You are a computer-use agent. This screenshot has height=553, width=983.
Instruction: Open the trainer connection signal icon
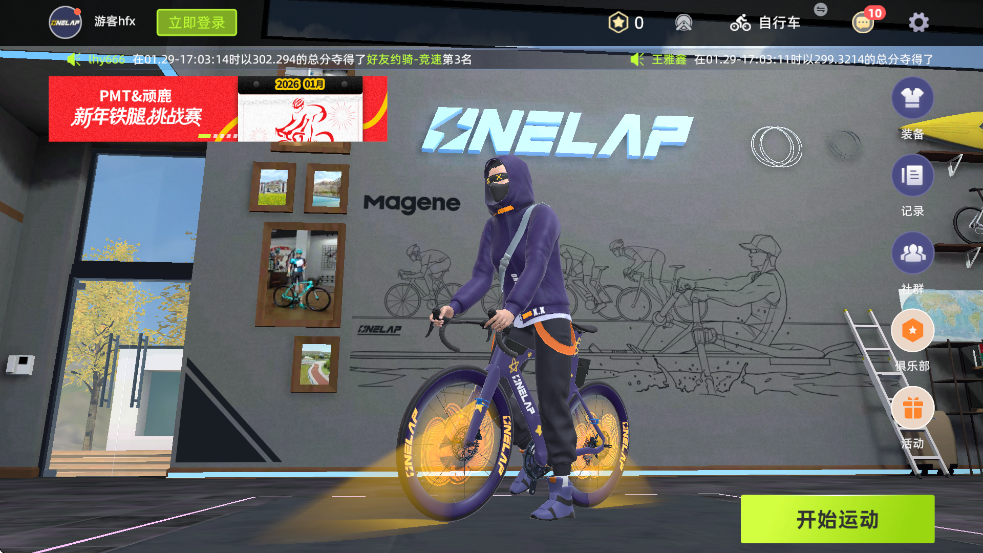tap(684, 22)
